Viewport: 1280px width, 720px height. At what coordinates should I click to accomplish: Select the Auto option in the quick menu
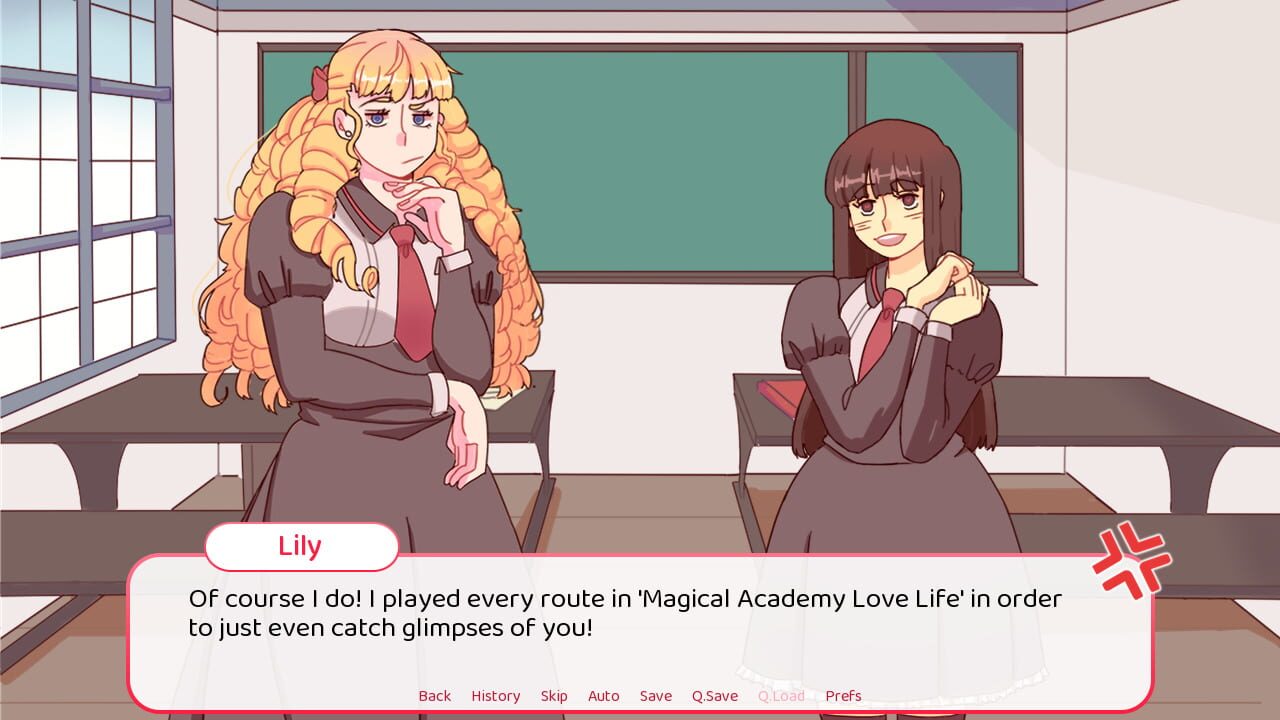[x=604, y=695]
